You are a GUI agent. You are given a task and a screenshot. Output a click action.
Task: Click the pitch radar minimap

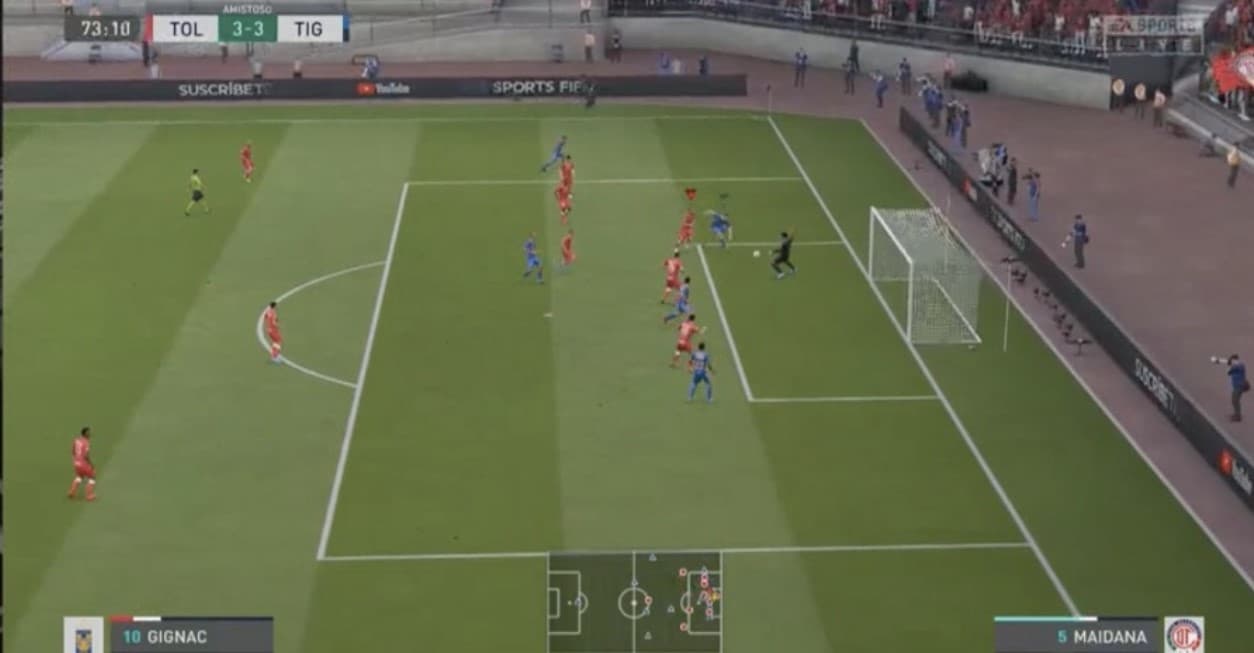[634, 601]
